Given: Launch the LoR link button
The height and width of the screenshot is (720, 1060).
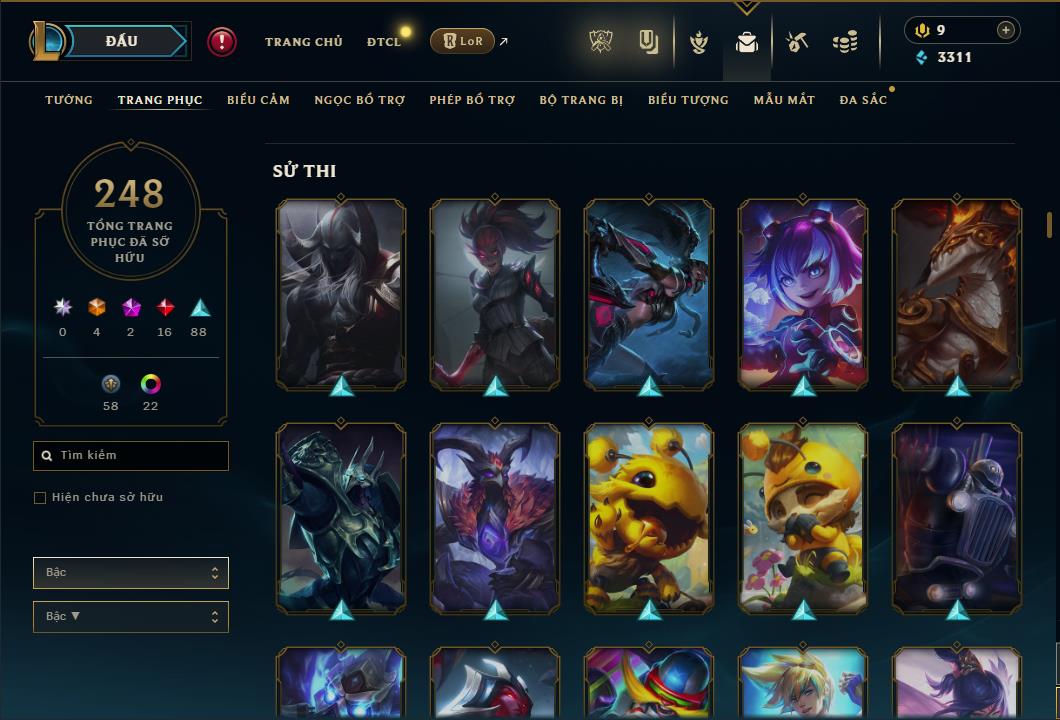Looking at the screenshot, I should [462, 41].
